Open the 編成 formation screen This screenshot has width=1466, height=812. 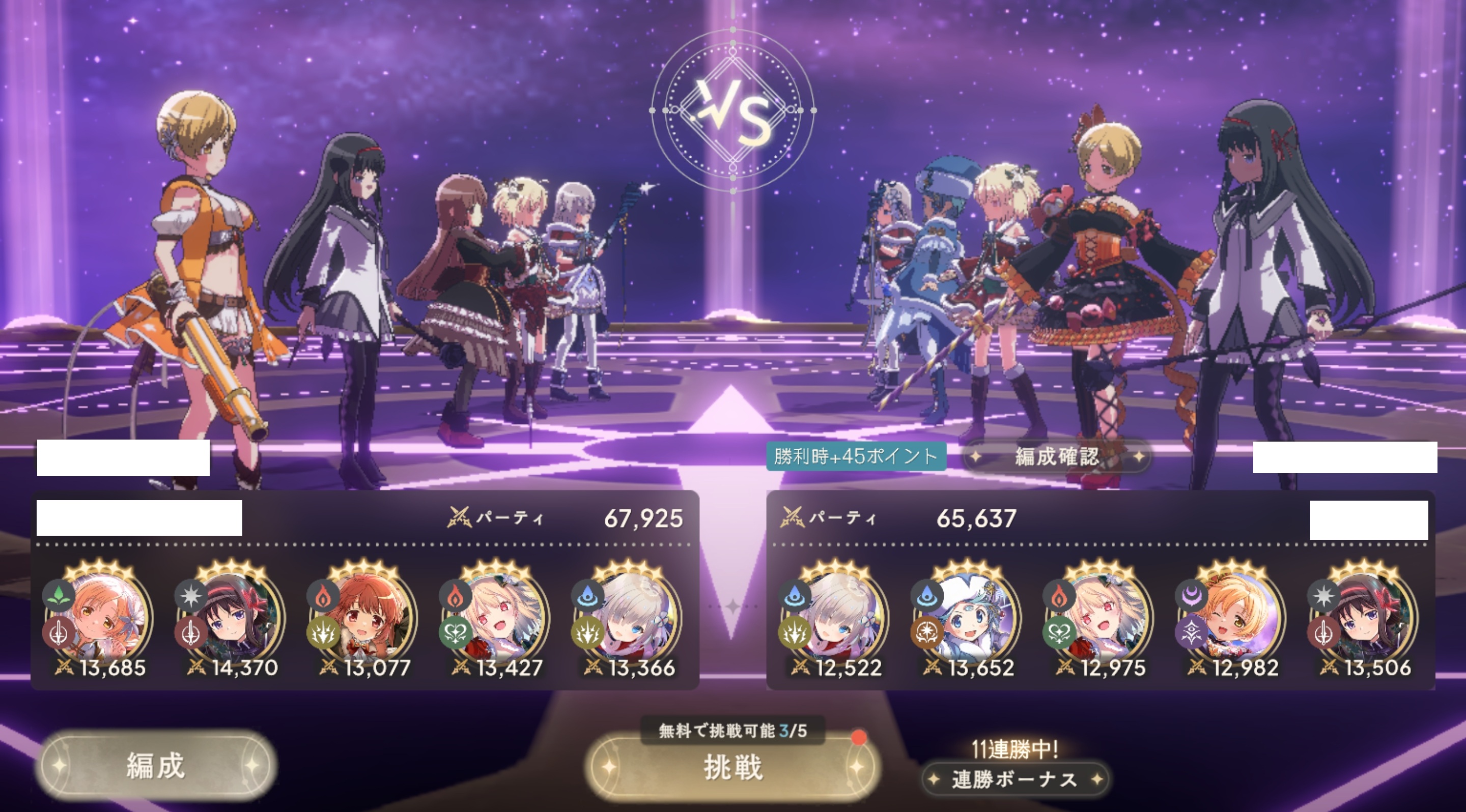(155, 765)
